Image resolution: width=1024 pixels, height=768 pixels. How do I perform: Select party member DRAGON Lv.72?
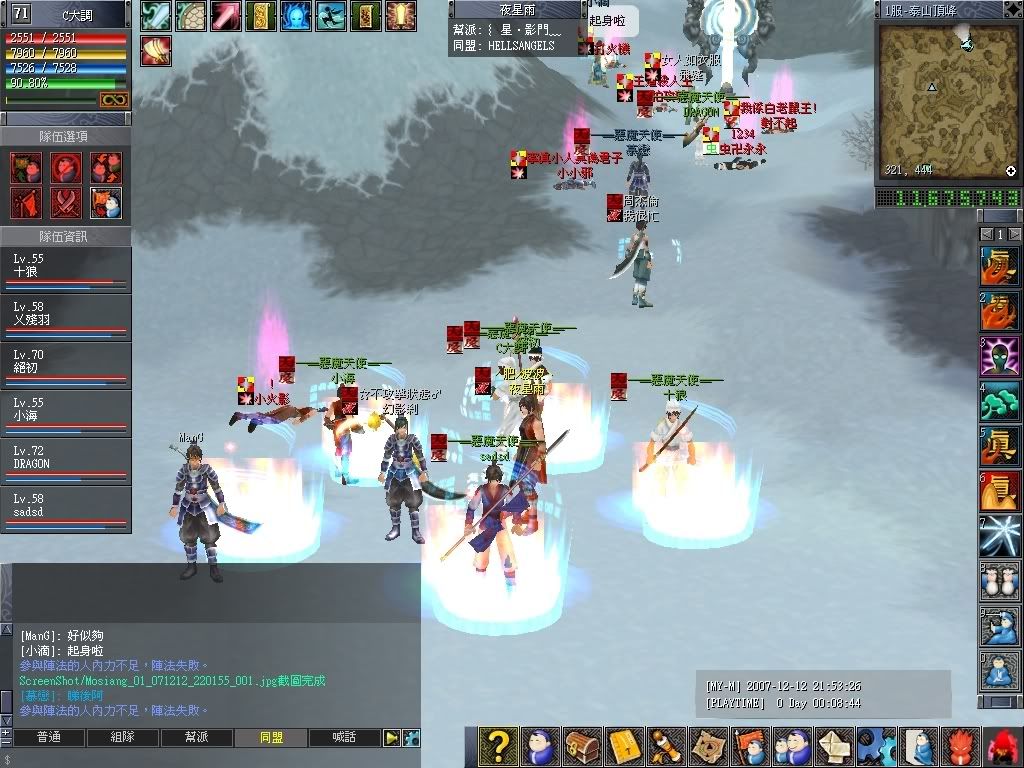[65, 462]
